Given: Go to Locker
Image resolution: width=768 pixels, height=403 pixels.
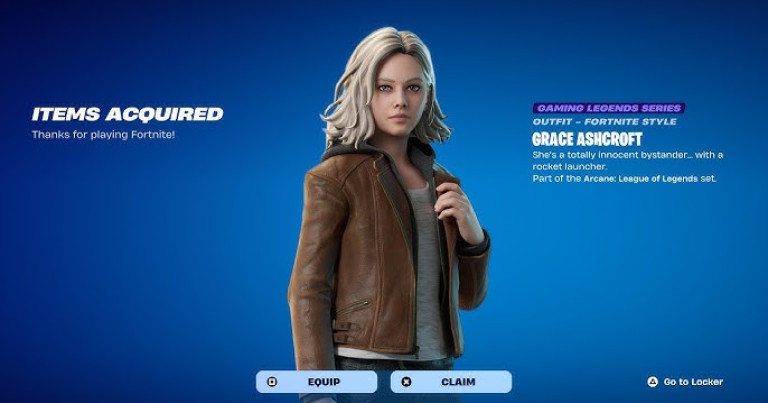Looking at the screenshot, I should tap(686, 381).
